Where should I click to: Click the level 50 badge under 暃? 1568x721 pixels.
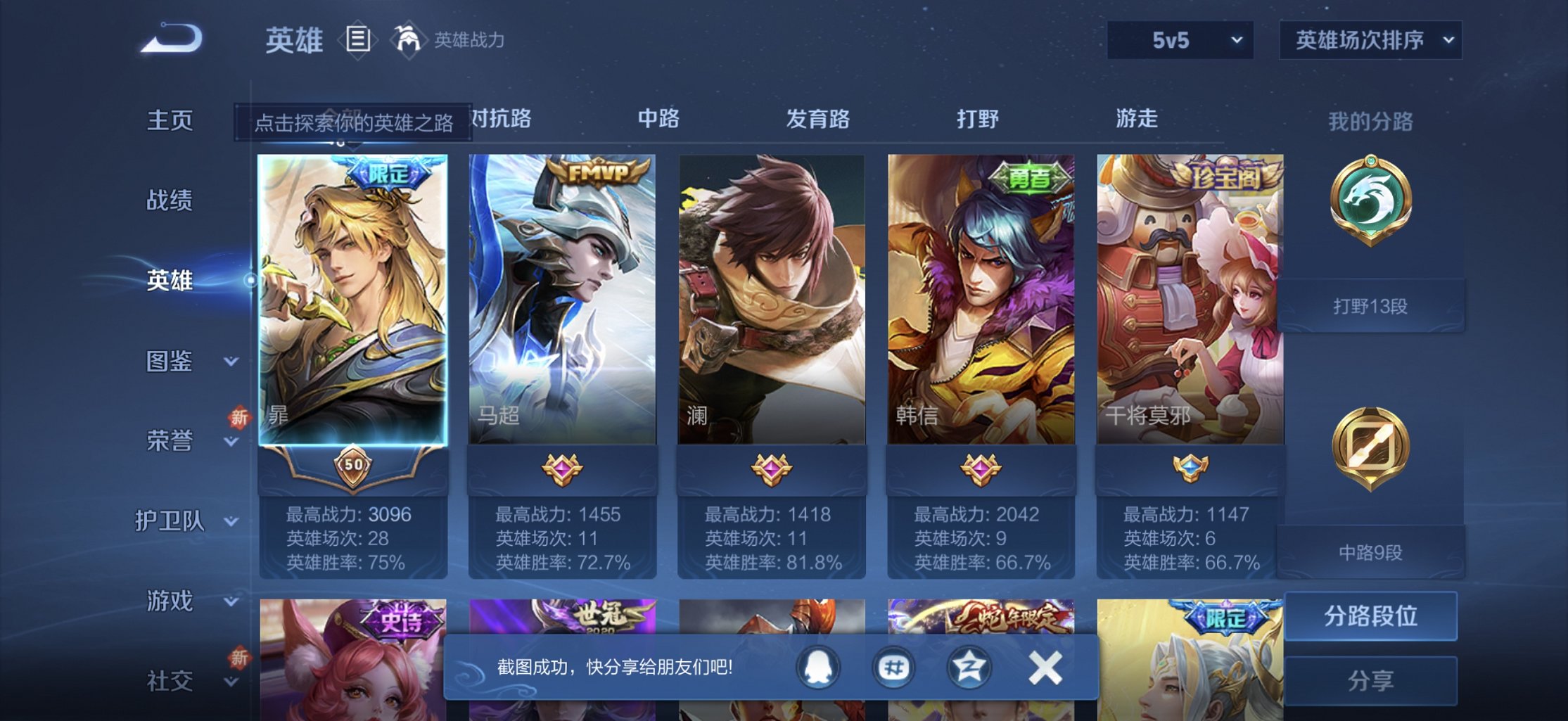(354, 464)
